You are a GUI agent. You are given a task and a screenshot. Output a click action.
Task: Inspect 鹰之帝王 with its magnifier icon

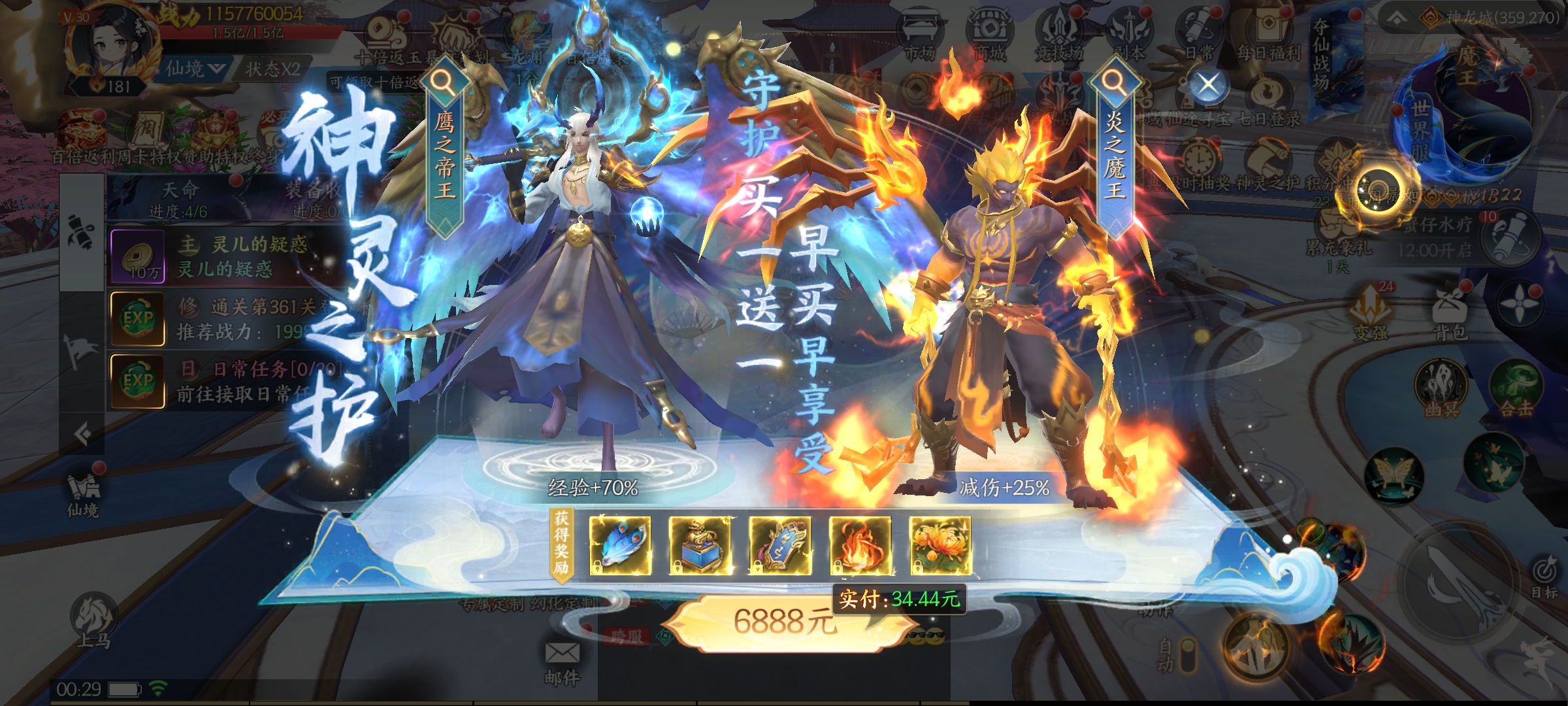click(445, 82)
